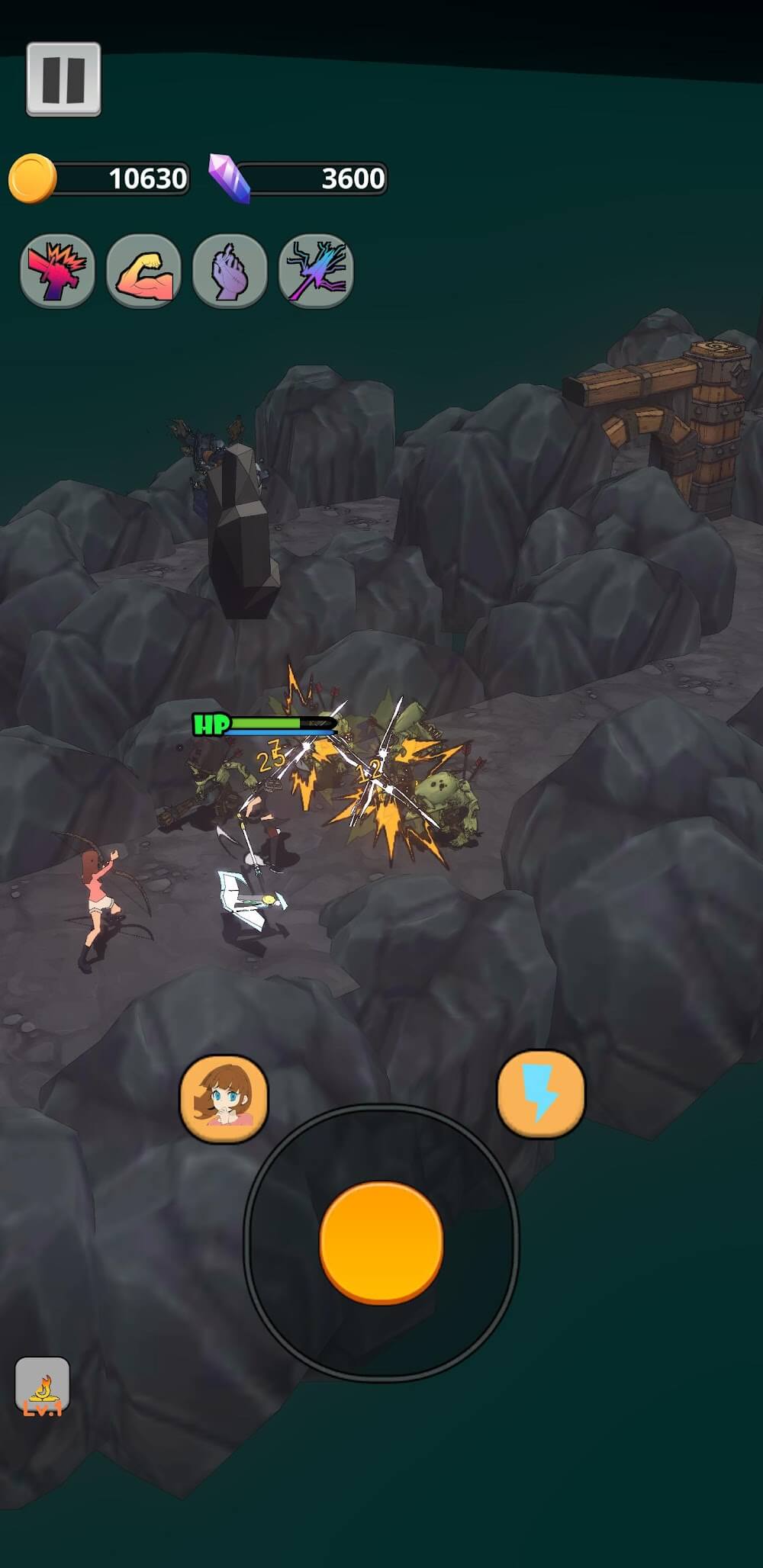Image resolution: width=763 pixels, height=1568 pixels.
Task: Use the purple lightning staff skill
Action: pyautogui.click(x=316, y=271)
